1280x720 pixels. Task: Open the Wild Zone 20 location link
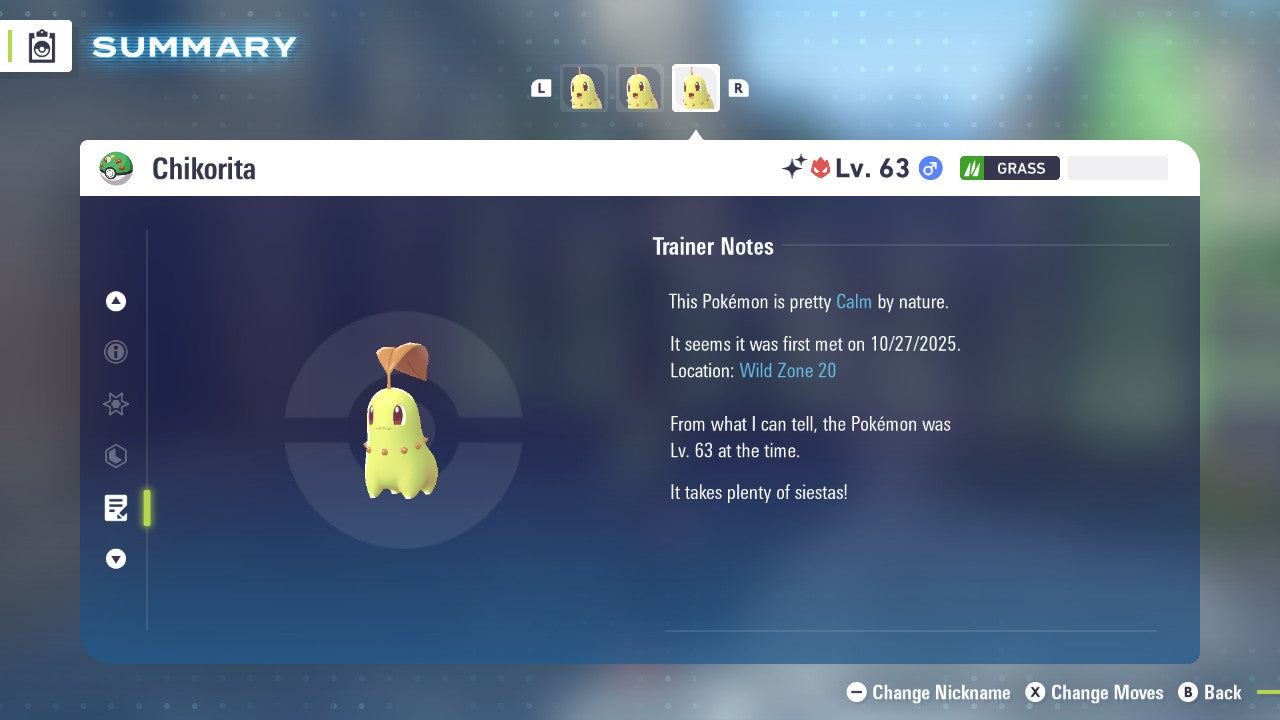[788, 370]
